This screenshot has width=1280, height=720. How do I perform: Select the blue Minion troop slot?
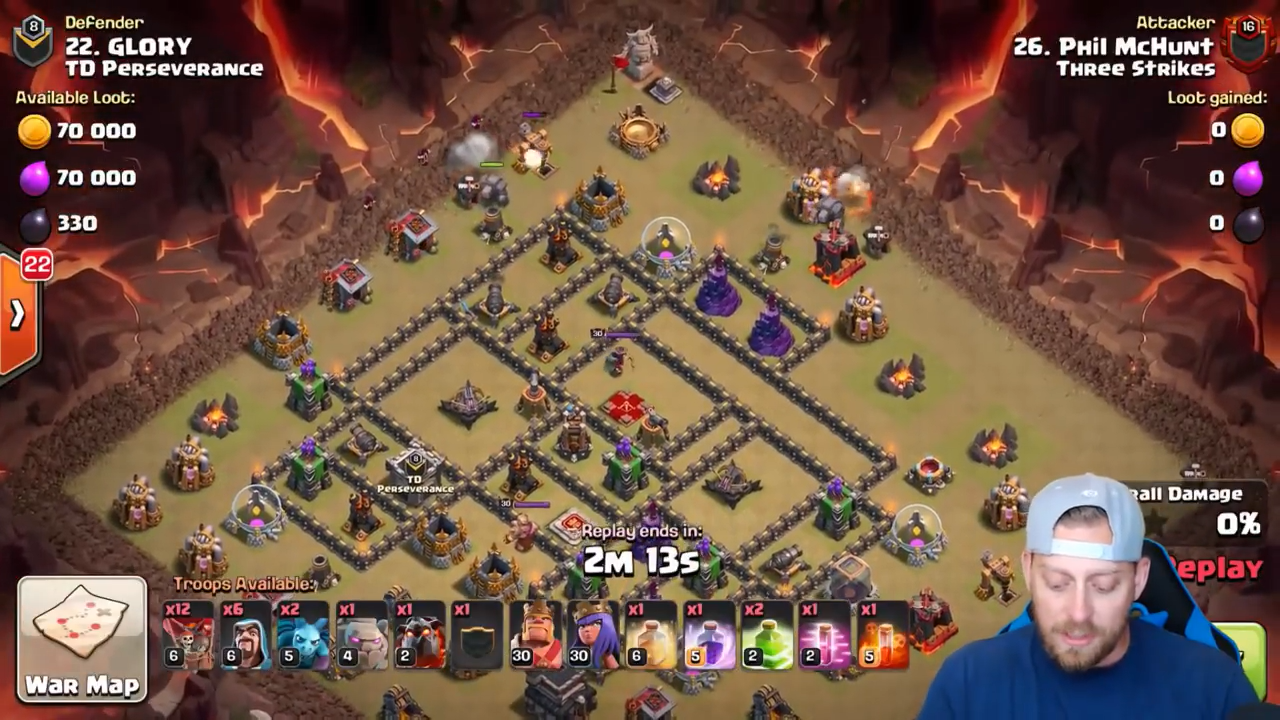[x=302, y=636]
